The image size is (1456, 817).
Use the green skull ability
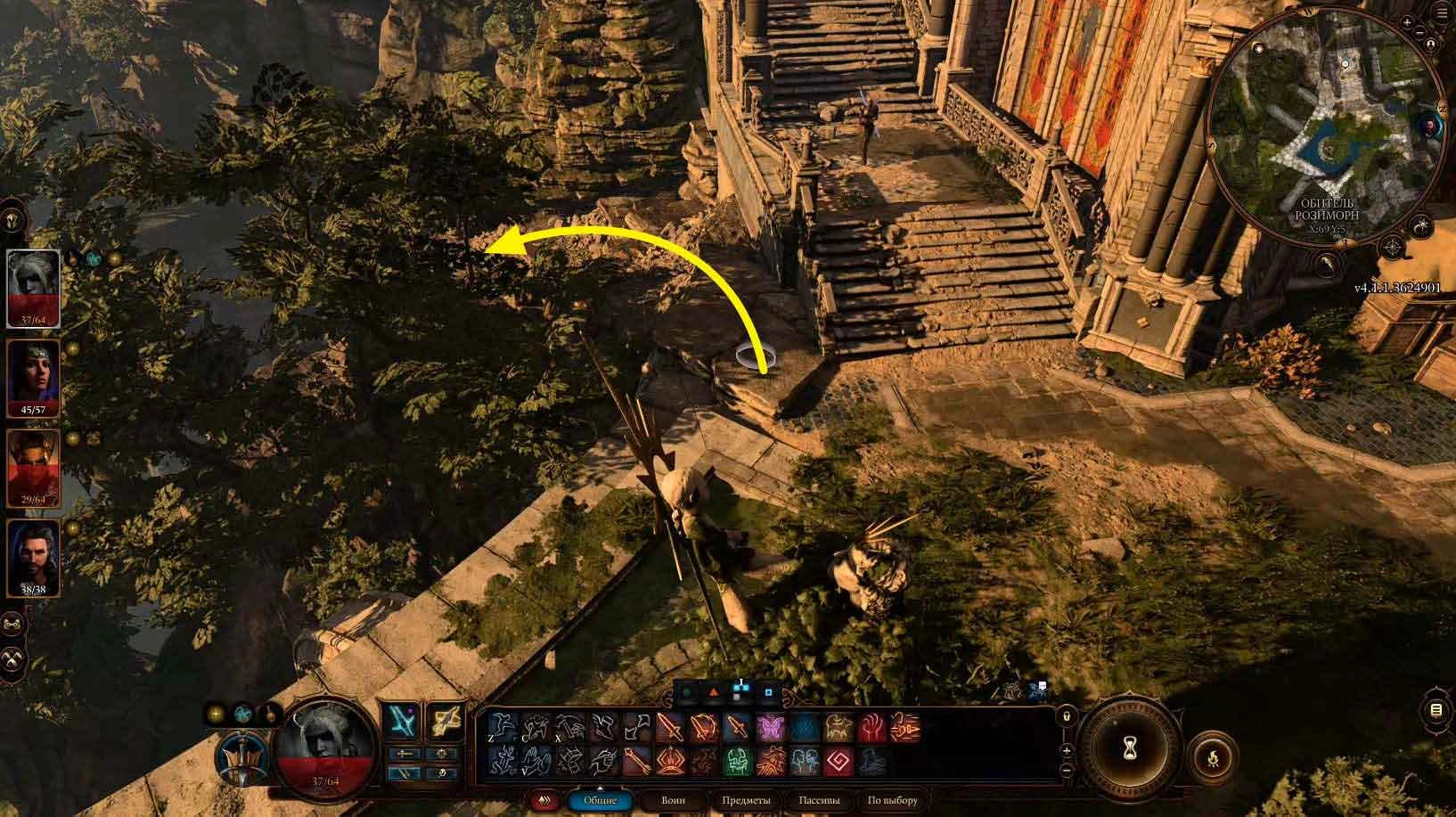click(735, 762)
